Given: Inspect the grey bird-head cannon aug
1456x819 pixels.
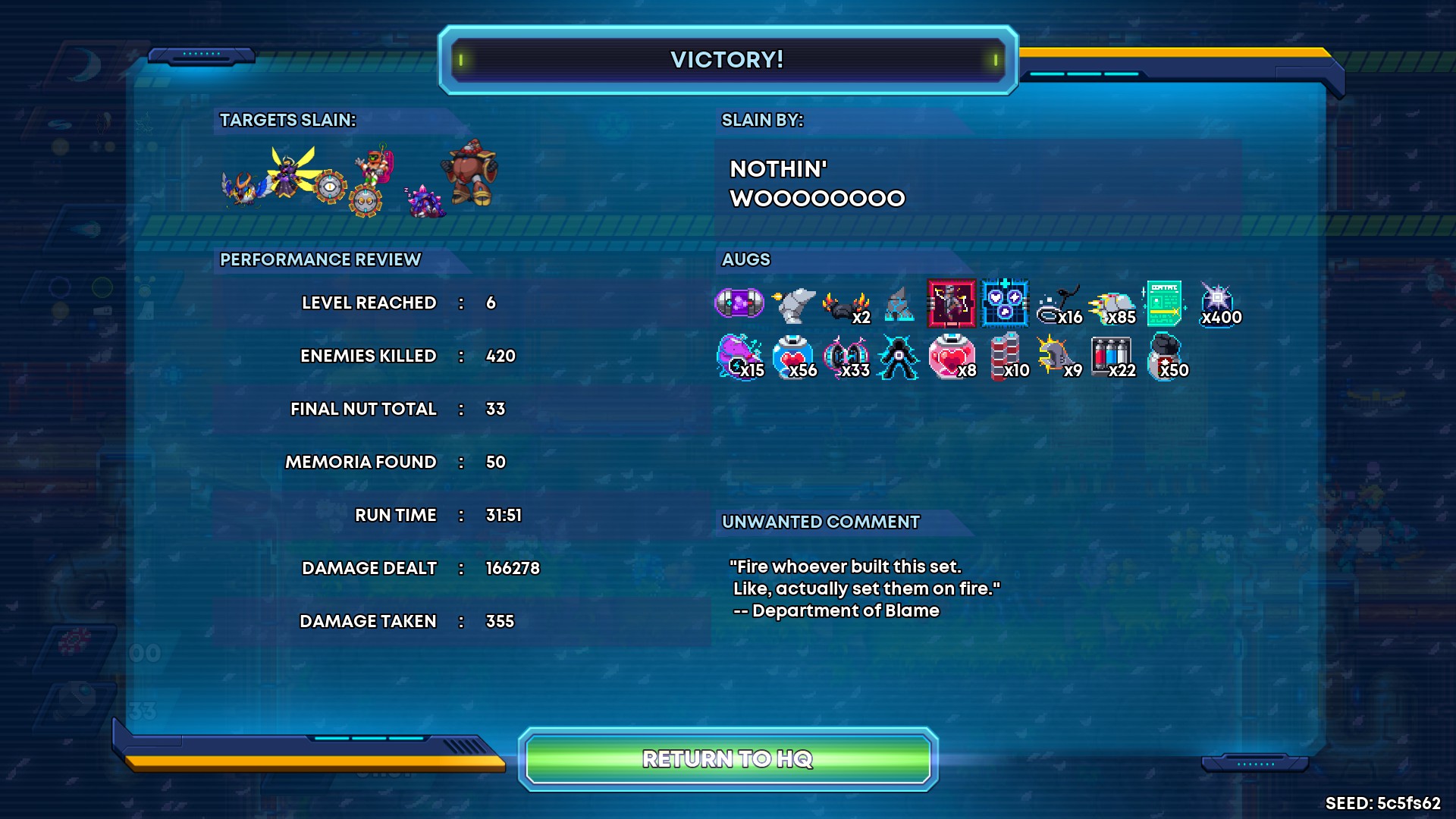Looking at the screenshot, I should [793, 304].
